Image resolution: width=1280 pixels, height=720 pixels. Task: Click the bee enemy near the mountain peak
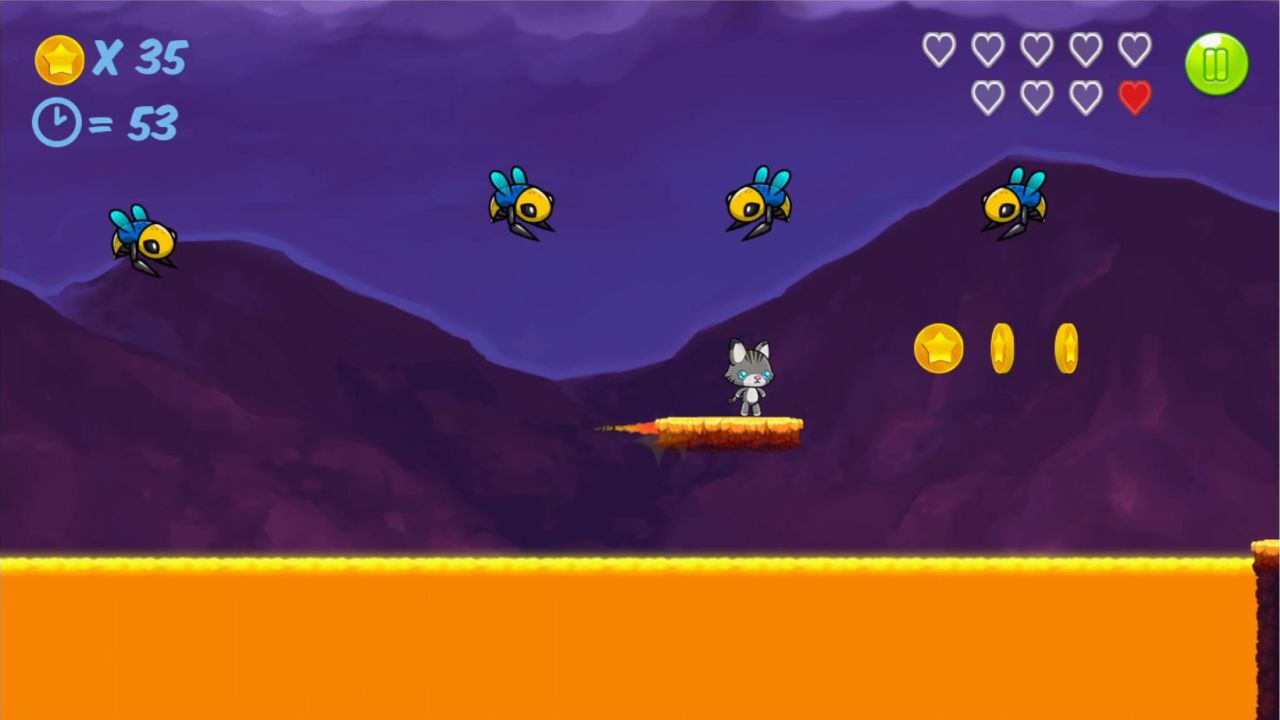(1015, 203)
